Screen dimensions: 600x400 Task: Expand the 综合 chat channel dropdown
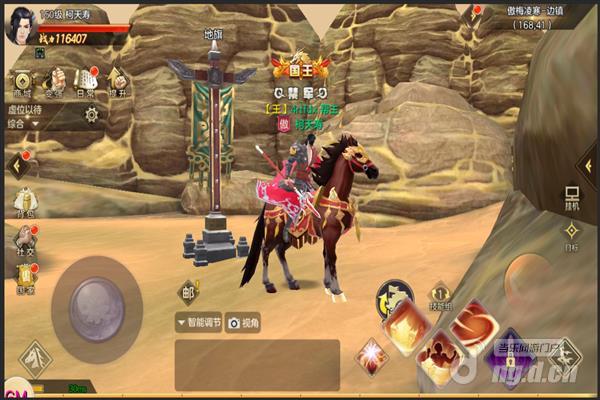pos(25,125)
